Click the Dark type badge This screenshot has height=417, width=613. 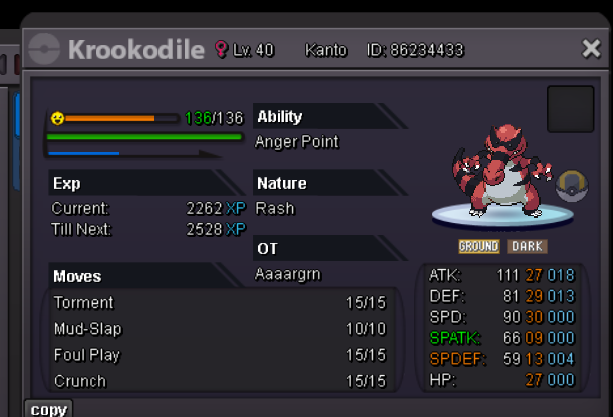527,246
